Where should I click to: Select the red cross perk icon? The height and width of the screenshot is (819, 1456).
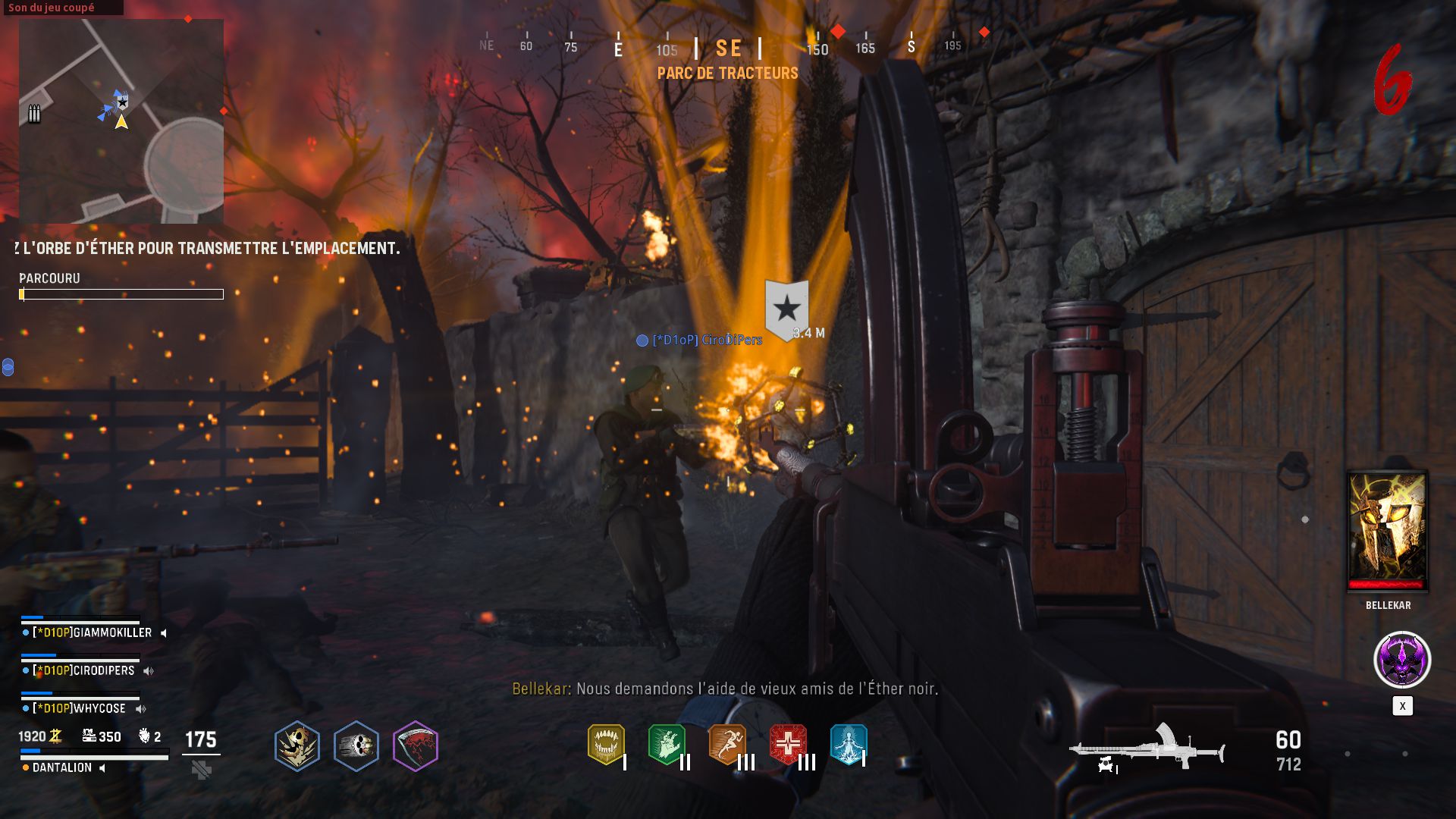[788, 744]
